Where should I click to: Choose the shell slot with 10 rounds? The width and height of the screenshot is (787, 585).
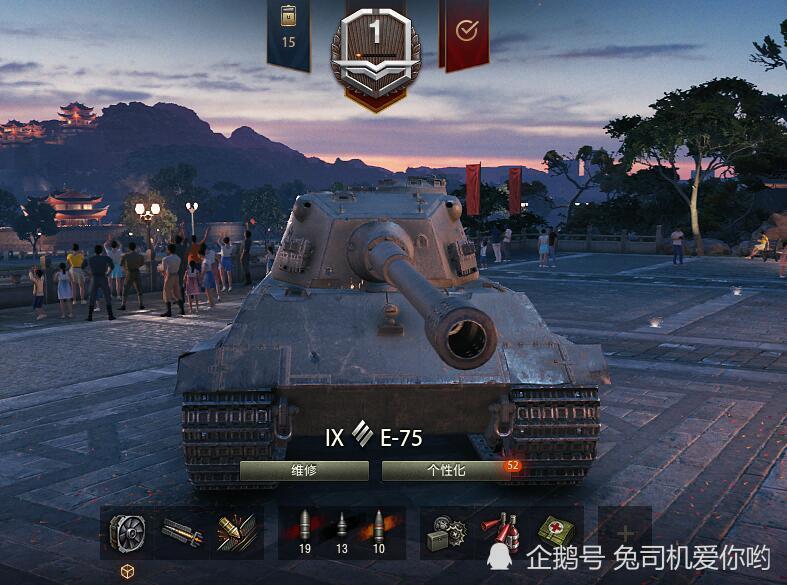tap(379, 532)
